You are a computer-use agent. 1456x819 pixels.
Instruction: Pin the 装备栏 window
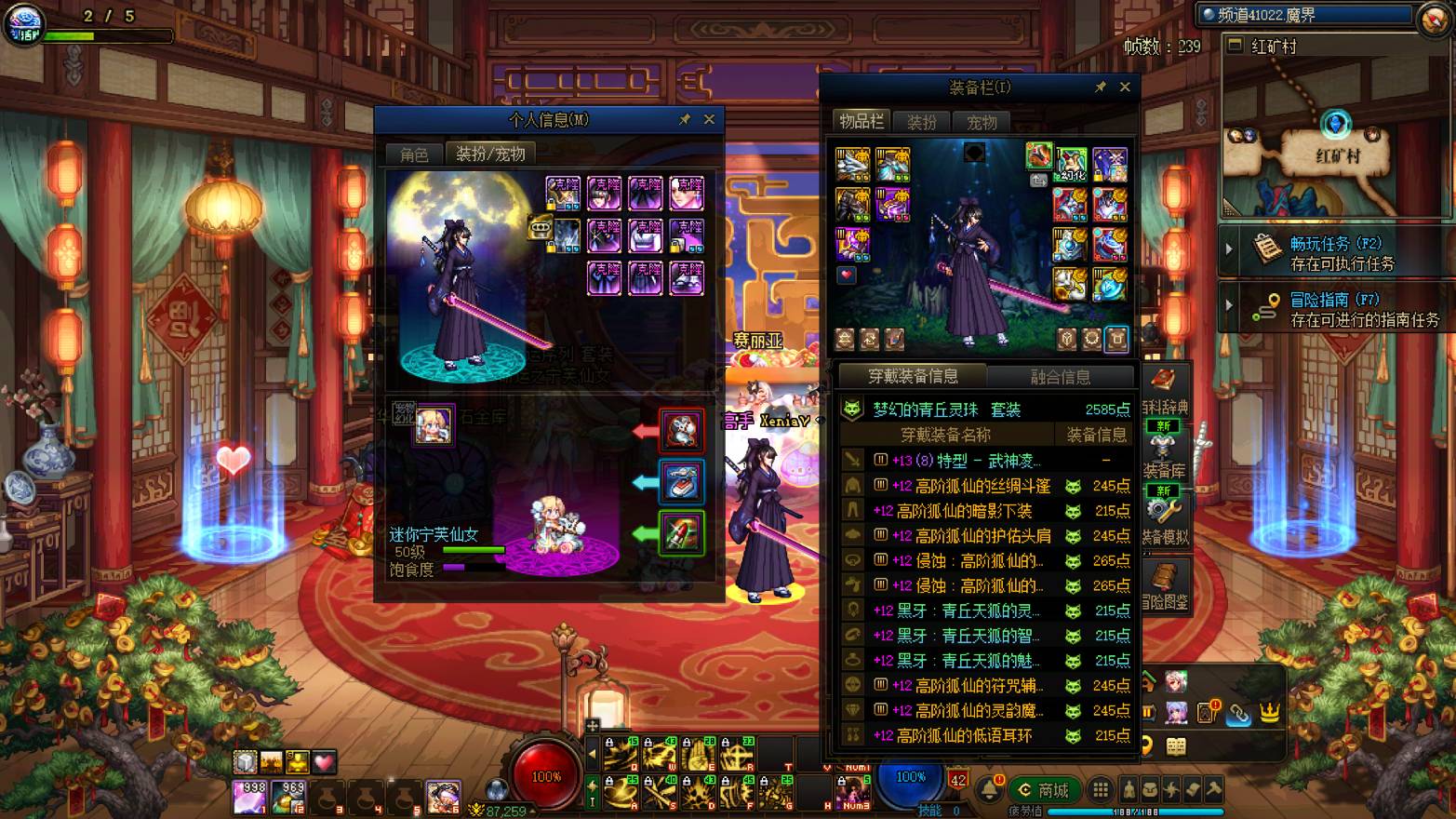point(1101,87)
